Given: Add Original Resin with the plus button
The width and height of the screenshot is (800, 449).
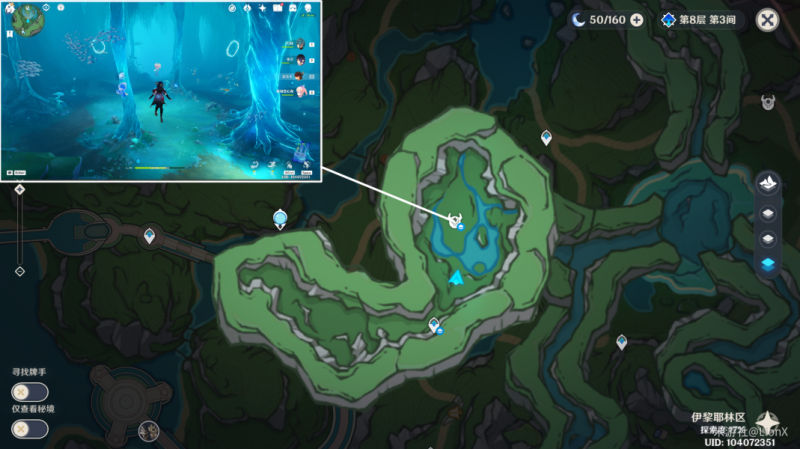Looking at the screenshot, I should [x=636, y=20].
